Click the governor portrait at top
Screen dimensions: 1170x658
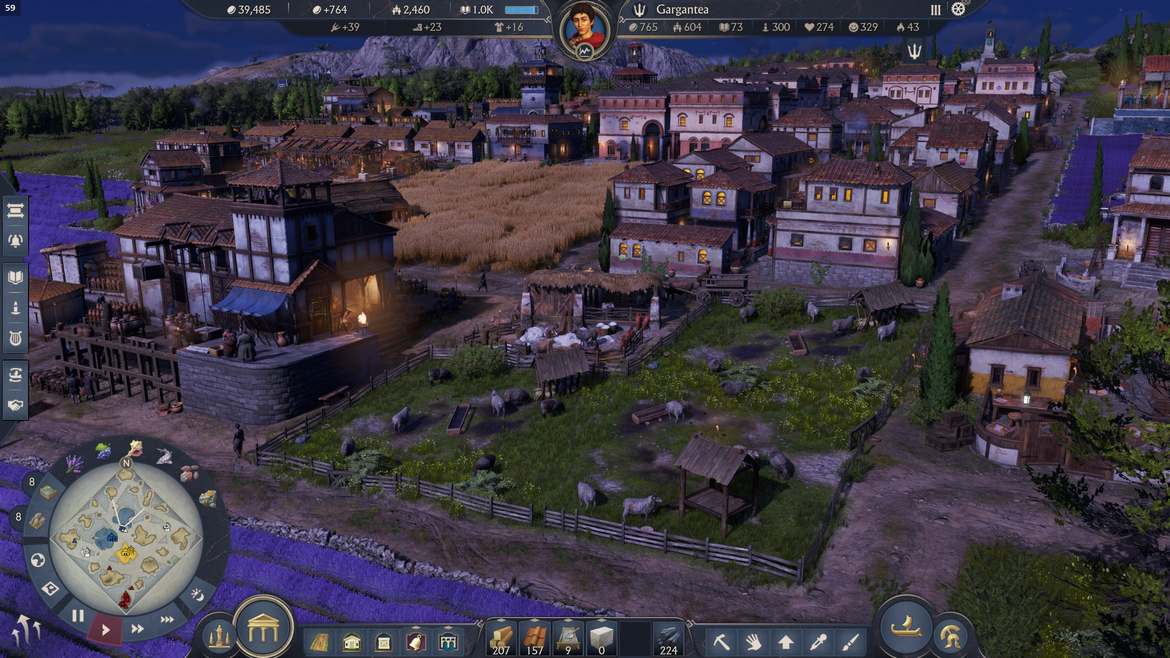pos(585,29)
